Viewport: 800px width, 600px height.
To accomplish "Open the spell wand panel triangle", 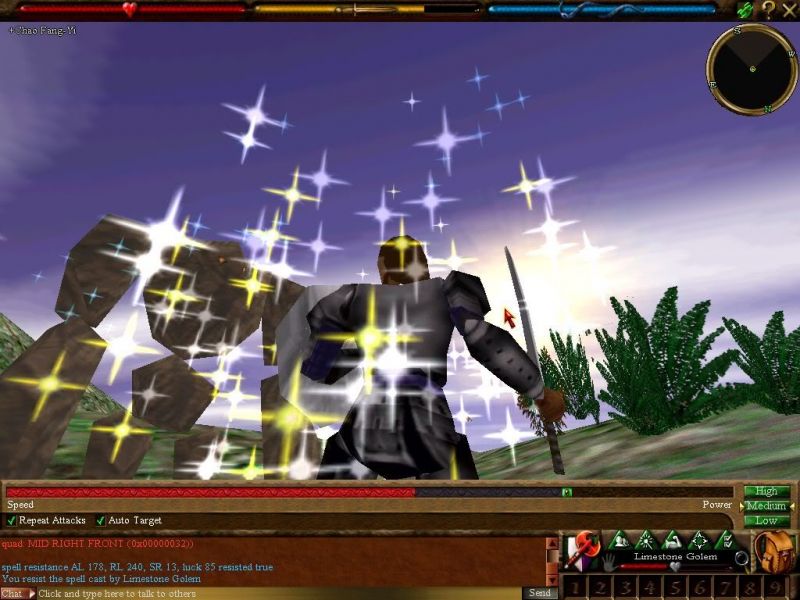I will 645,541.
